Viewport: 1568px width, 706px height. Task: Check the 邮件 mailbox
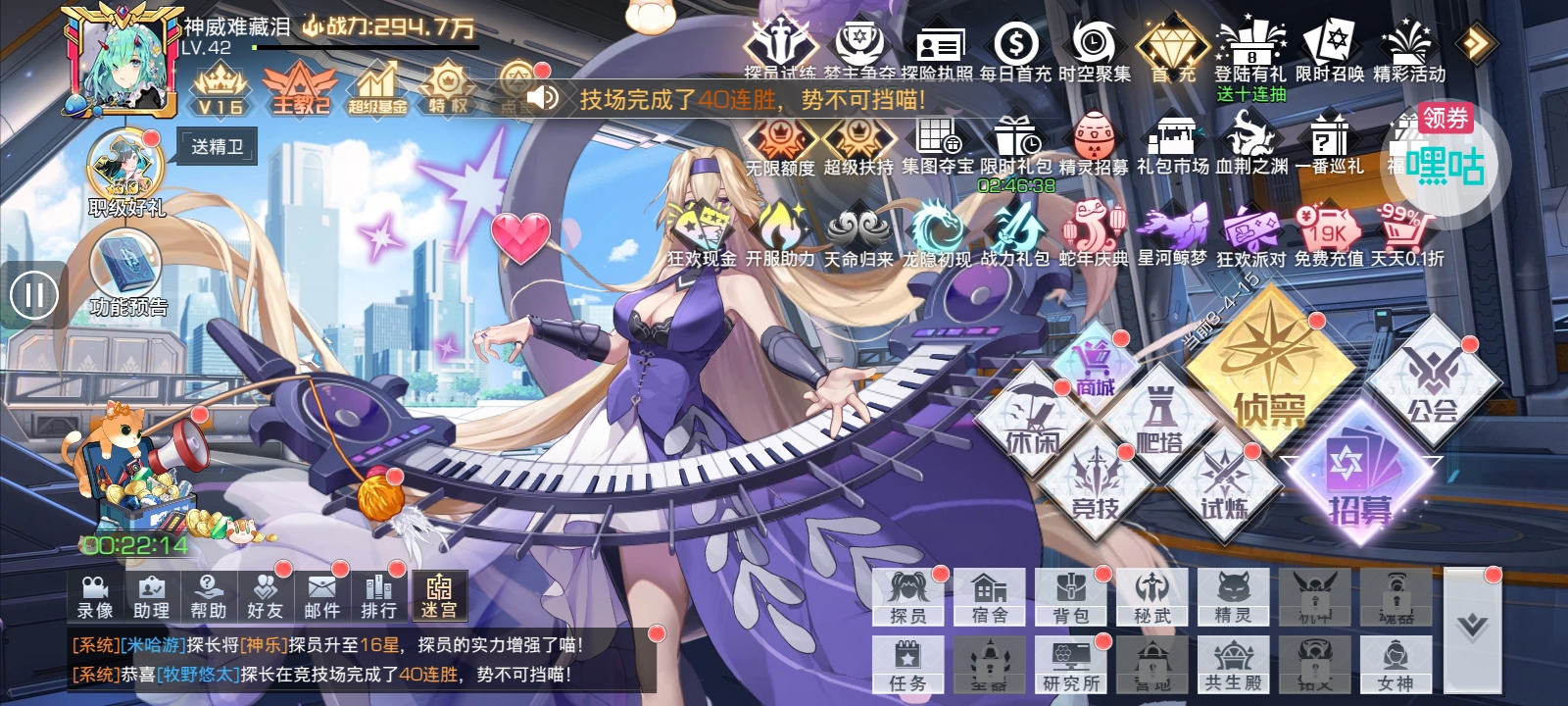pos(321,595)
